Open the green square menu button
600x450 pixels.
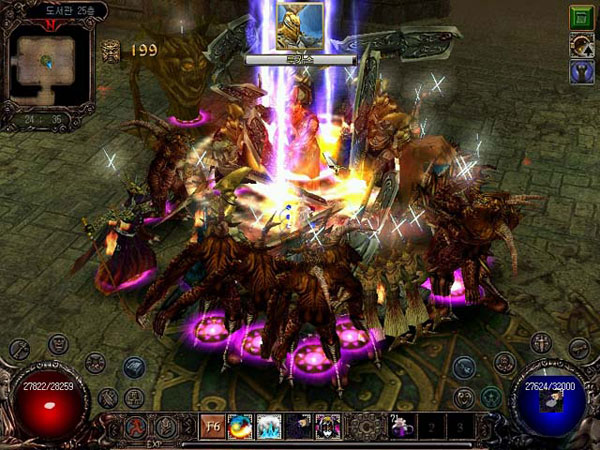click(581, 17)
